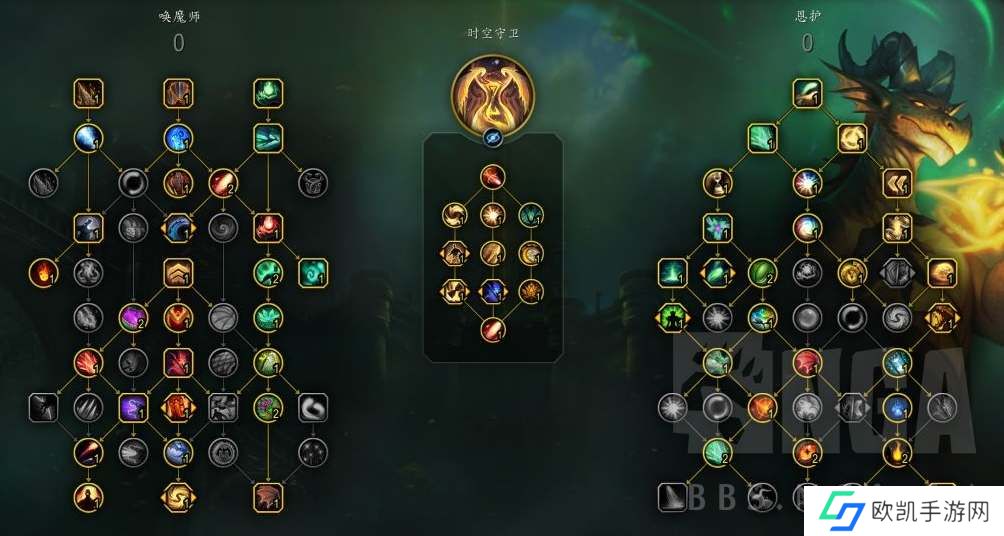Screen dimensions: 1004x536
Task: Activate the red bottom node of the center hero tree
Action: coord(493,329)
